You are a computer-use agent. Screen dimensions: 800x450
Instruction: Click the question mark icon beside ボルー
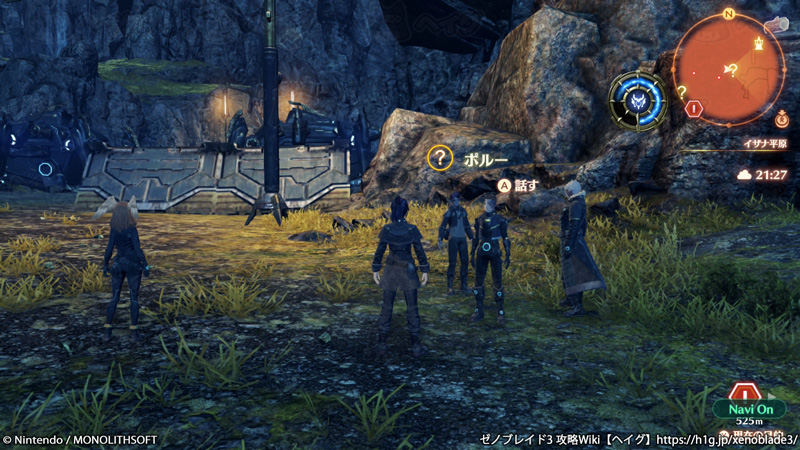pyautogui.click(x=439, y=158)
